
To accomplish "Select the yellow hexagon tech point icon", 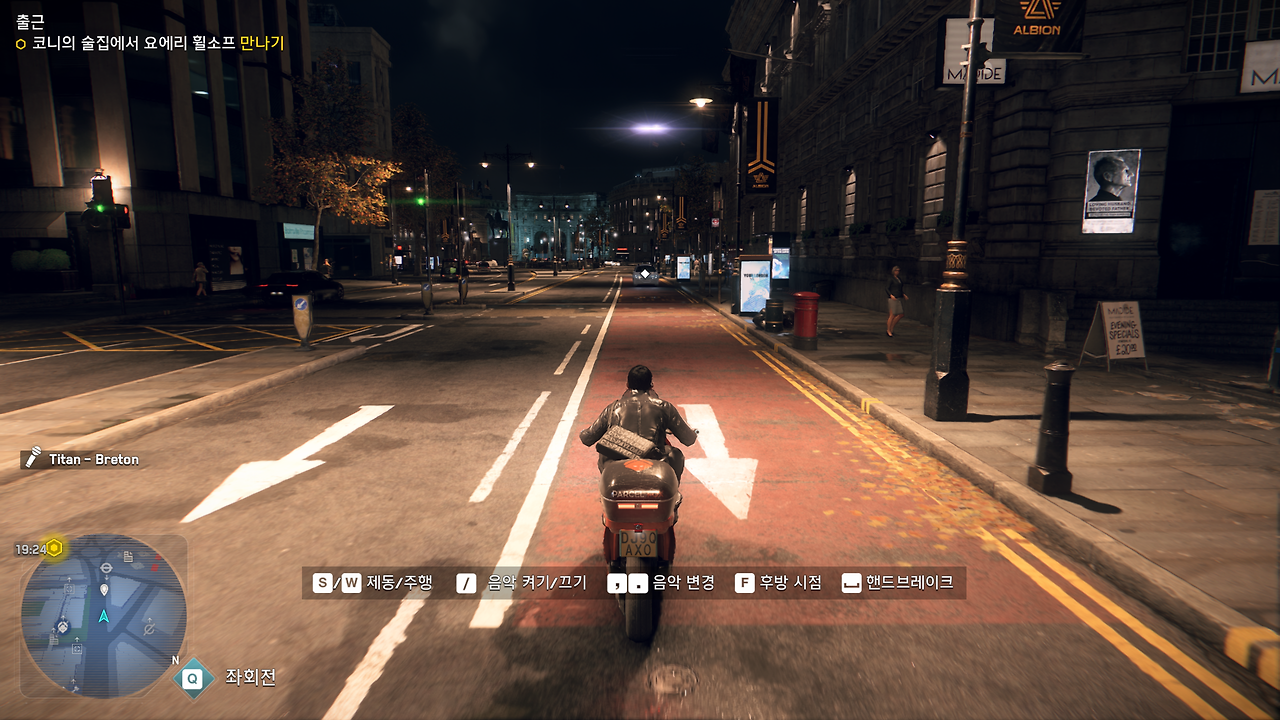I will 54,547.
